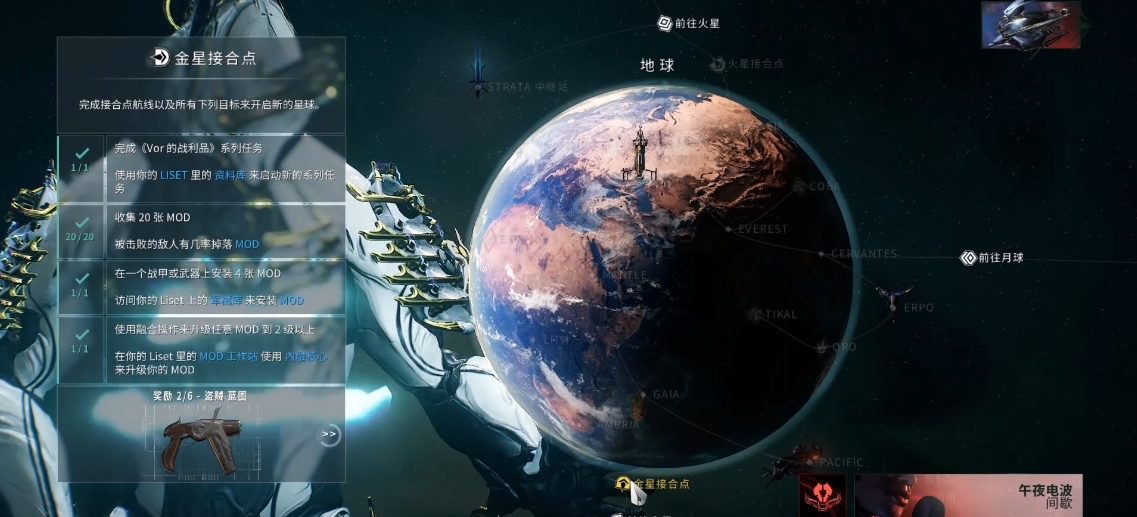The height and width of the screenshot is (517, 1137).
Task: Select the 前往月球 travel node
Action: (992, 258)
